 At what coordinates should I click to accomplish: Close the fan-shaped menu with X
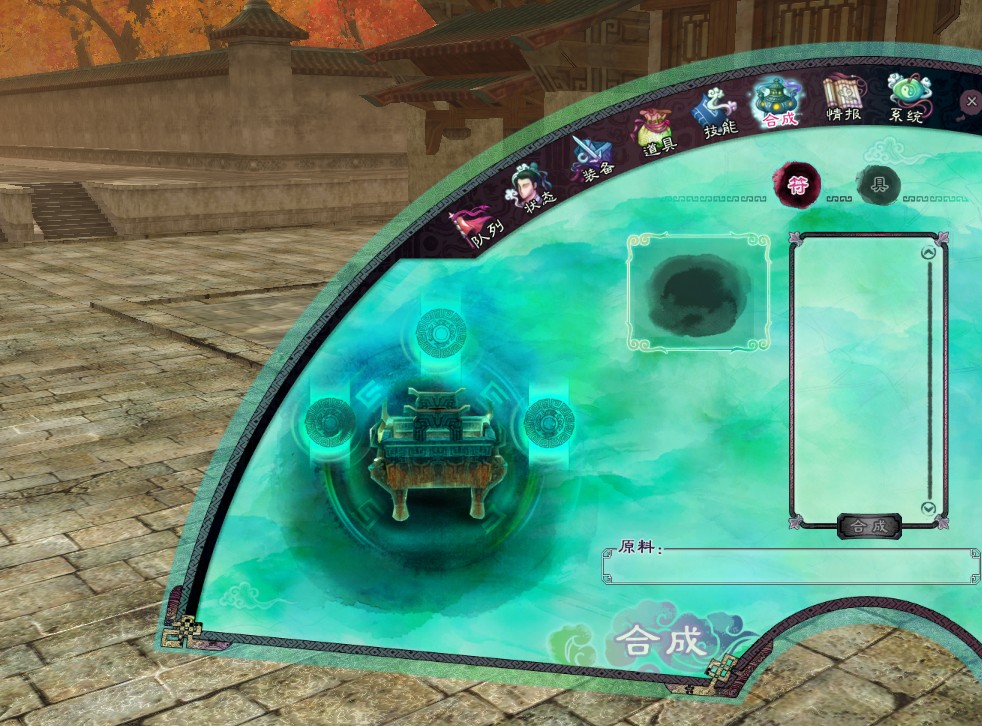pos(971,101)
